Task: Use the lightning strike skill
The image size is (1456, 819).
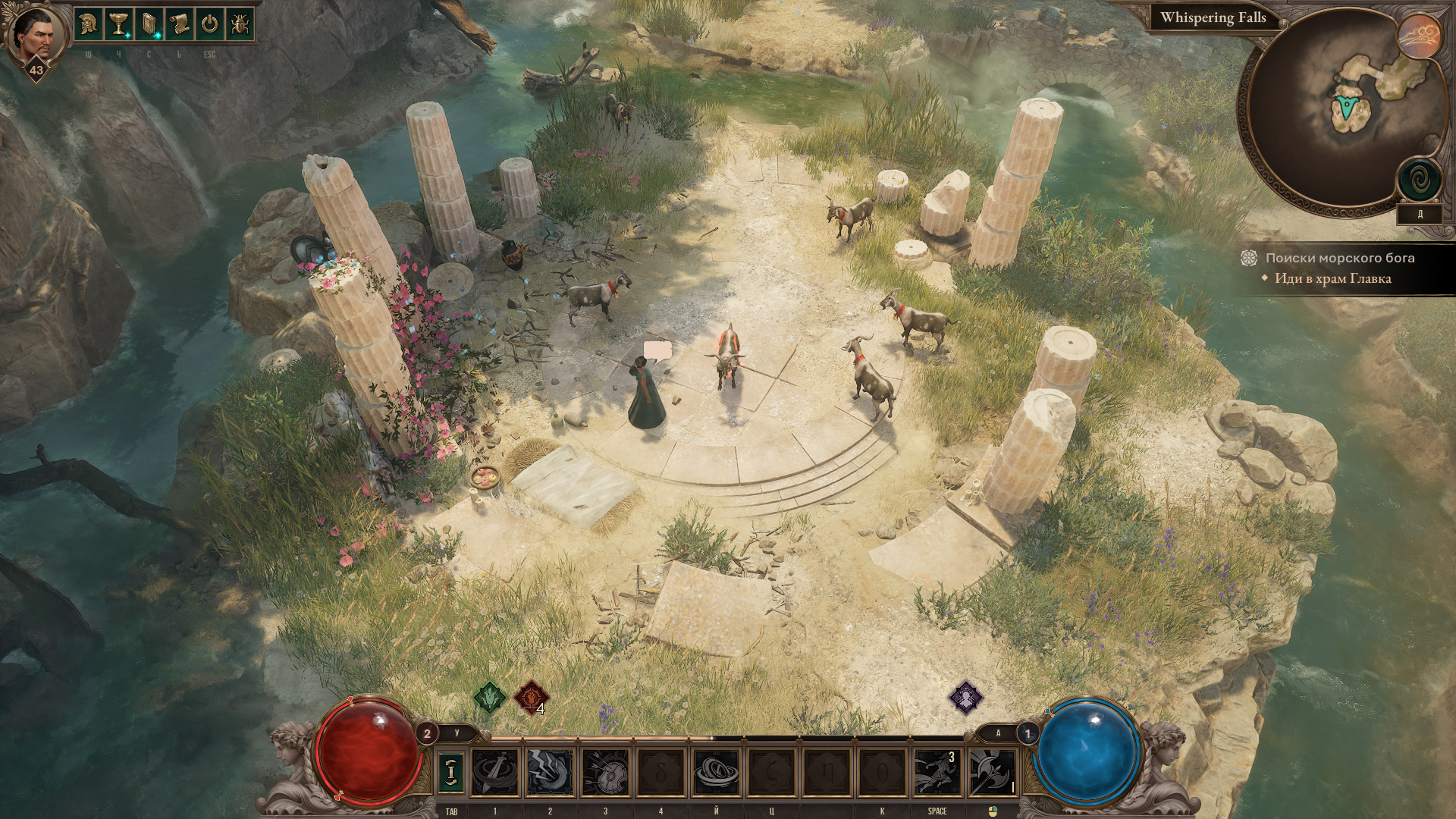Action: 550,772
